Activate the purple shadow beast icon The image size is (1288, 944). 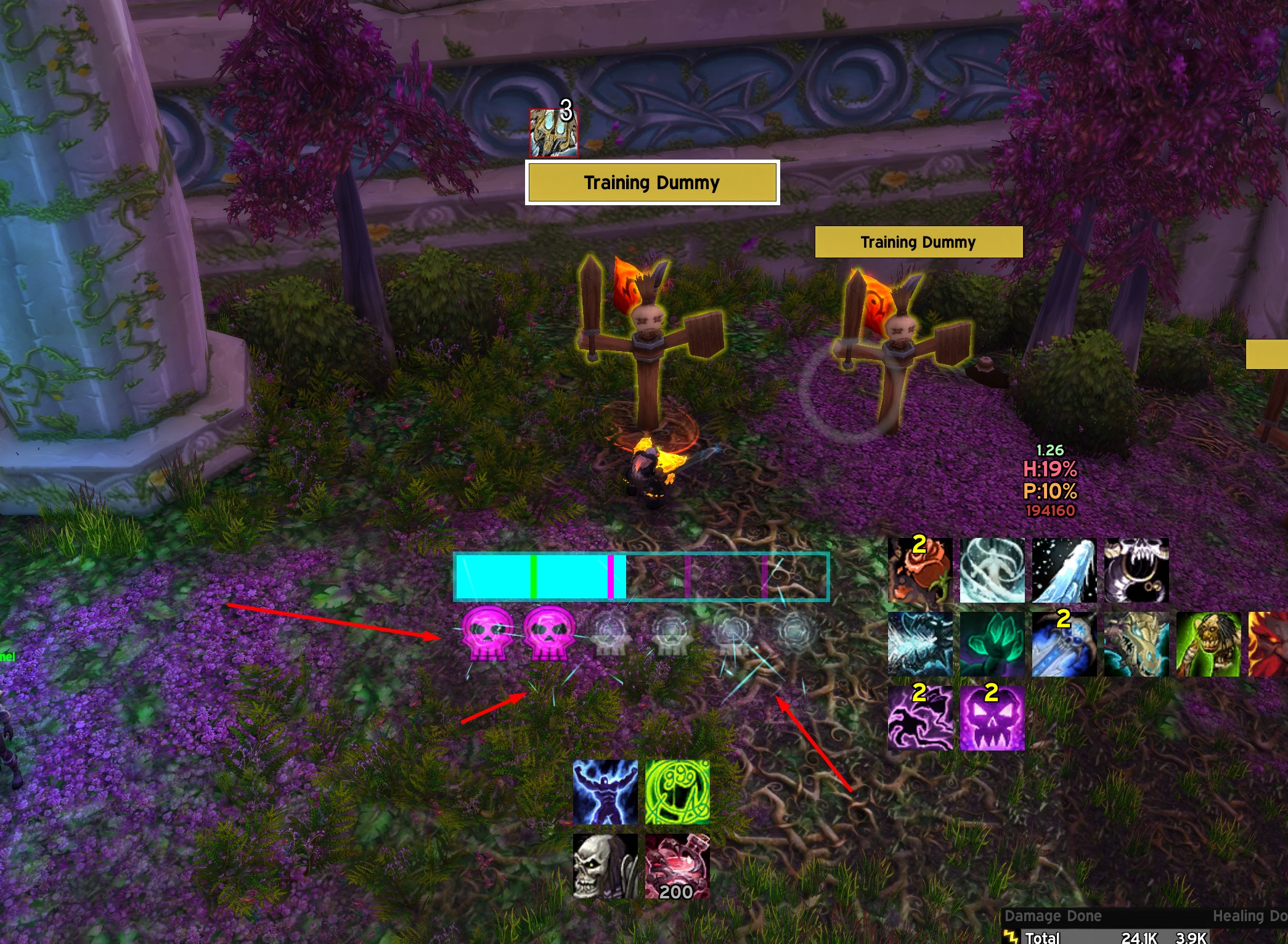(x=919, y=718)
